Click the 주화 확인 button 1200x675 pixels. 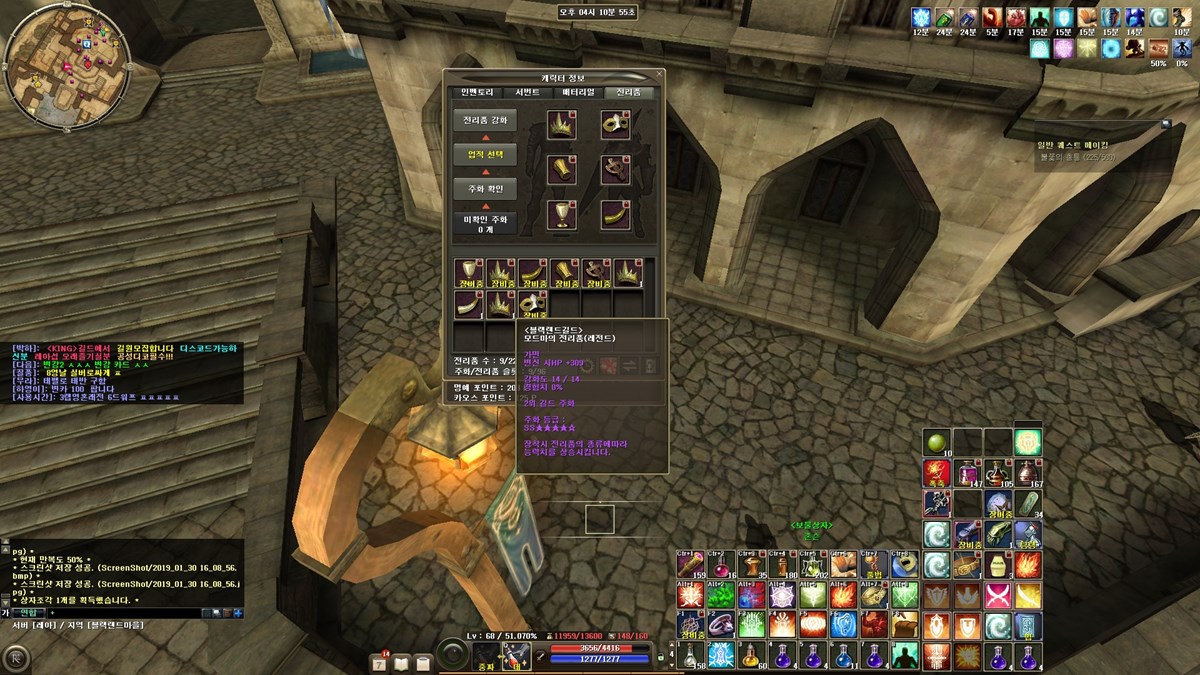(x=485, y=189)
